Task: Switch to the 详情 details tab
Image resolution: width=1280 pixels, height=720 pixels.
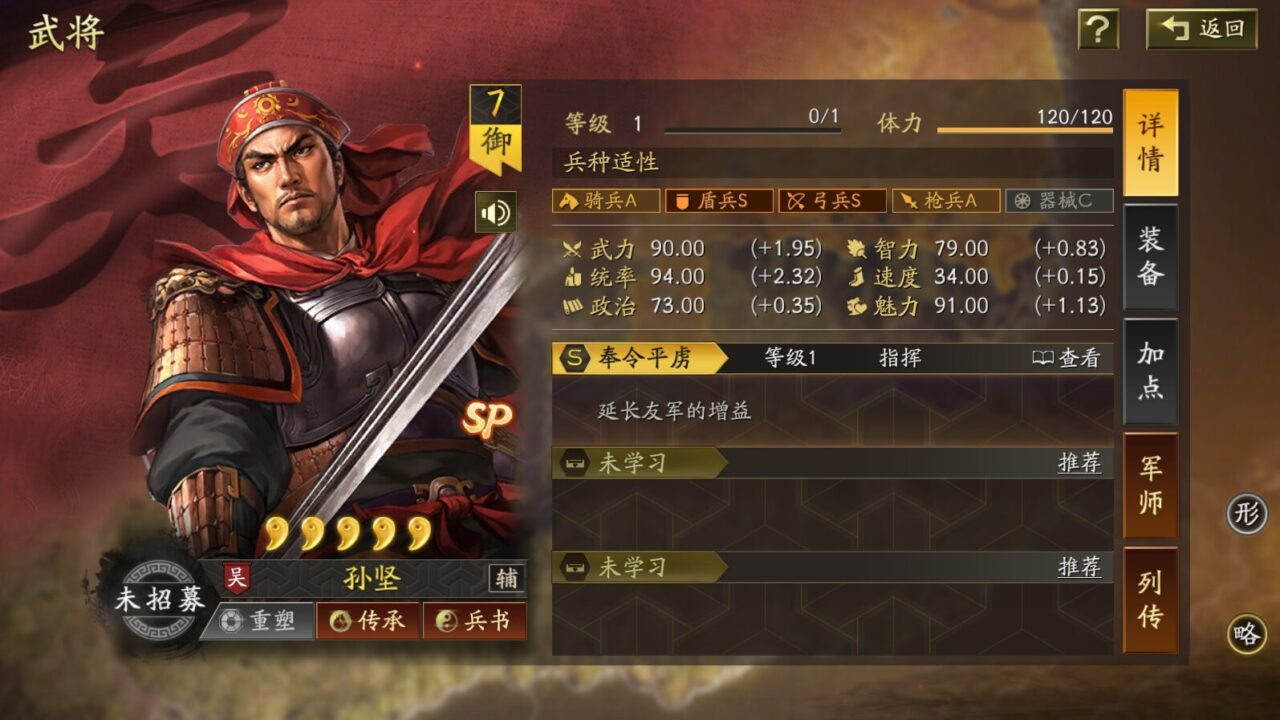Action: pyautogui.click(x=1150, y=142)
